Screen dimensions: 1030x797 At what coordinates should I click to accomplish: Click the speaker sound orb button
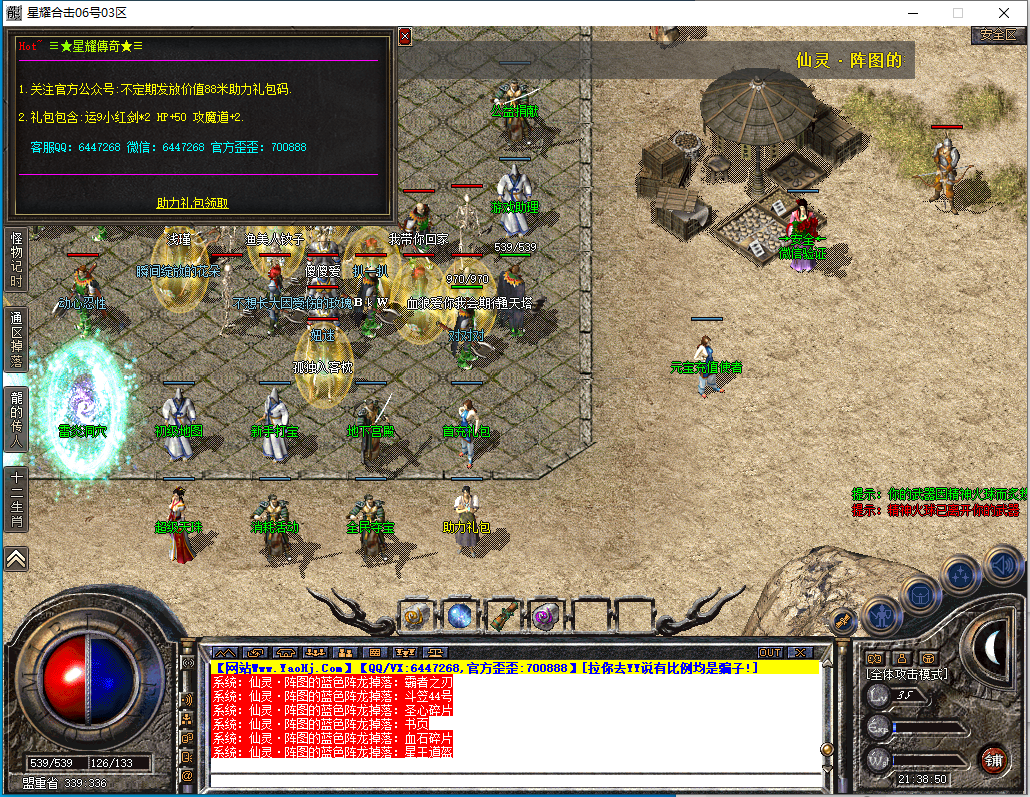(1003, 565)
